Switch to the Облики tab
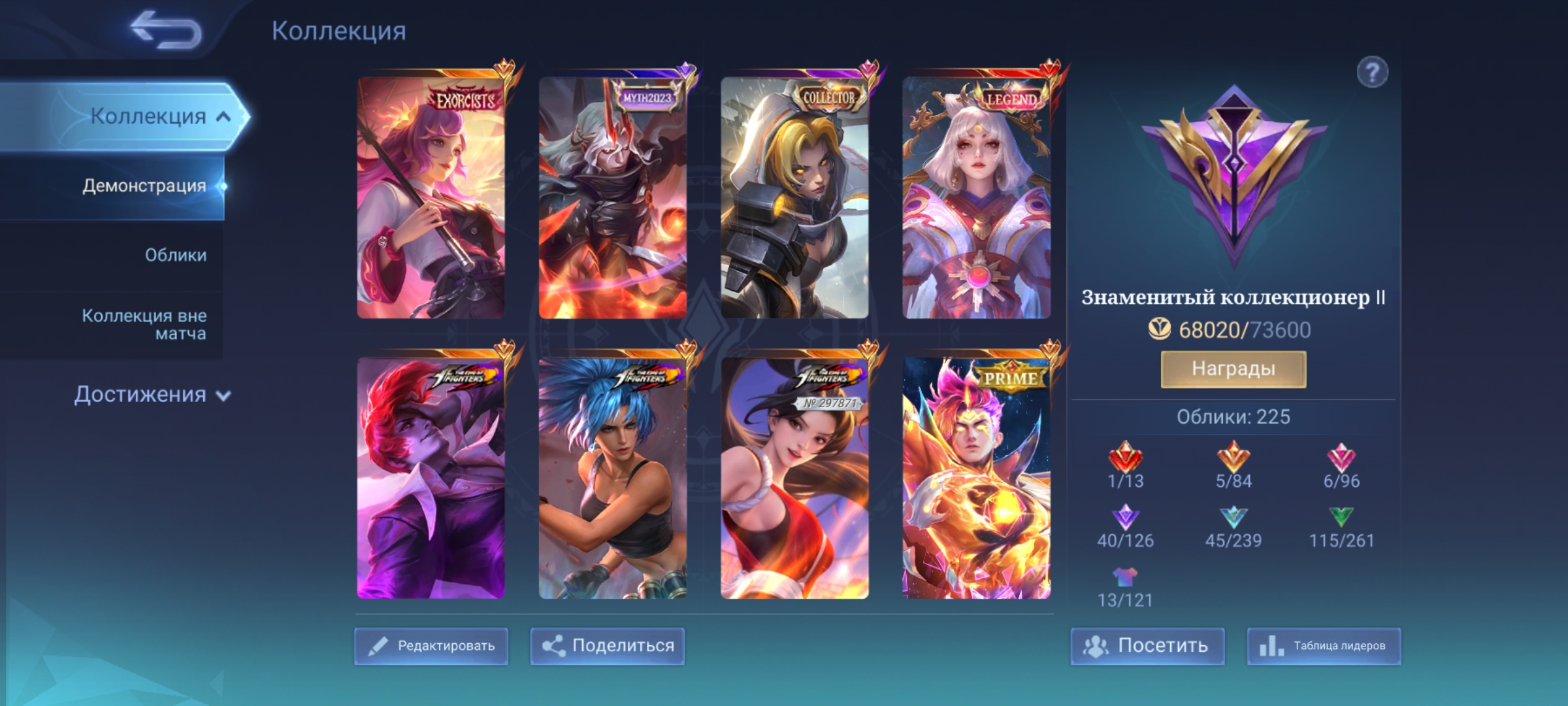The height and width of the screenshot is (706, 1568). click(x=175, y=255)
